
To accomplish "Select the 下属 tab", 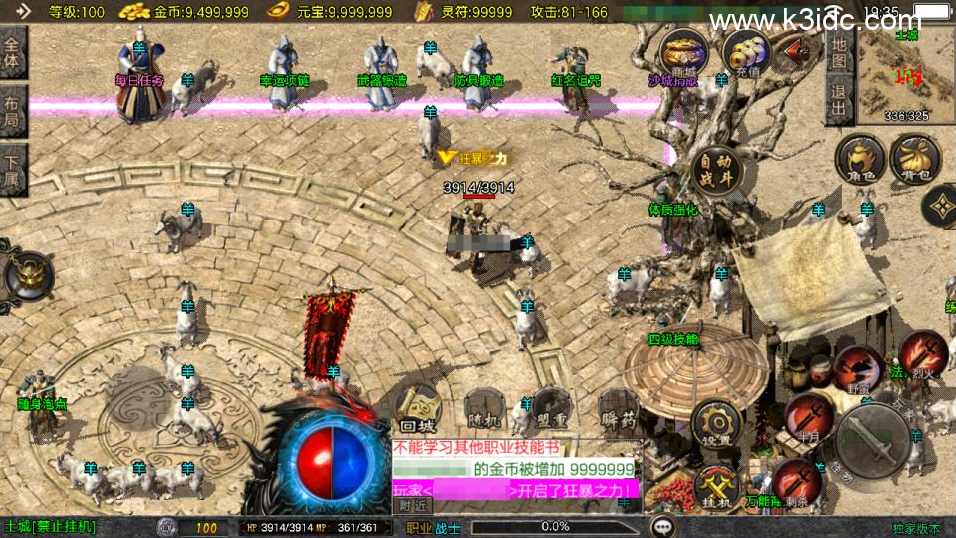I will (x=13, y=168).
